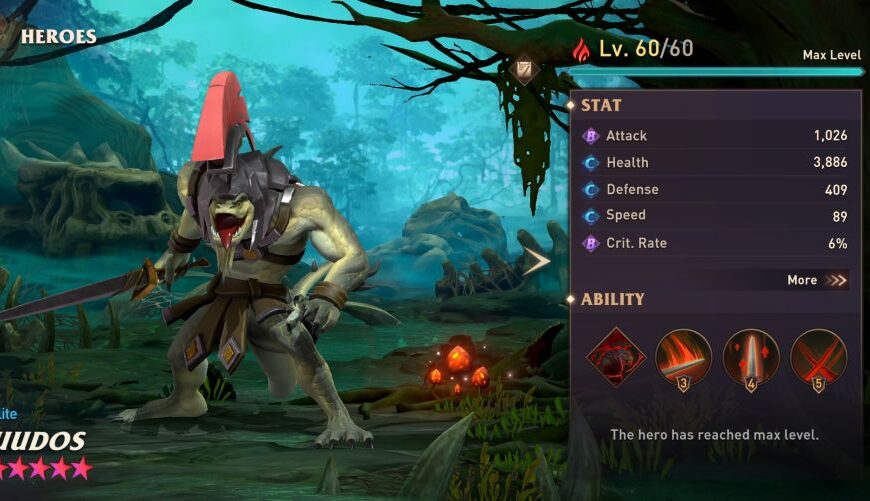Image resolution: width=870 pixels, height=501 pixels.
Task: Go back via the Heroes header
Action: coord(58,37)
